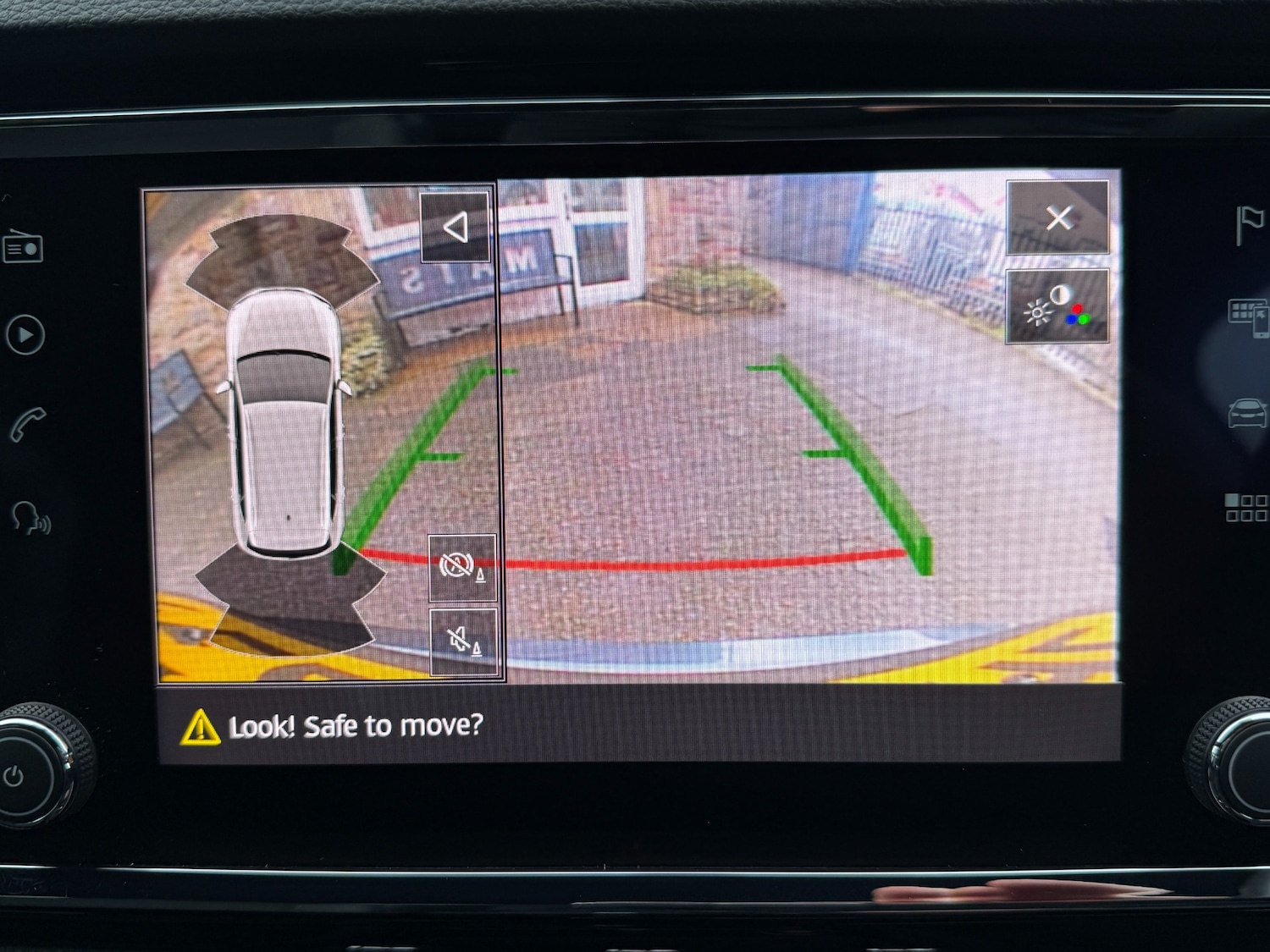Open brightness and RGB color adjustment

tap(1057, 306)
